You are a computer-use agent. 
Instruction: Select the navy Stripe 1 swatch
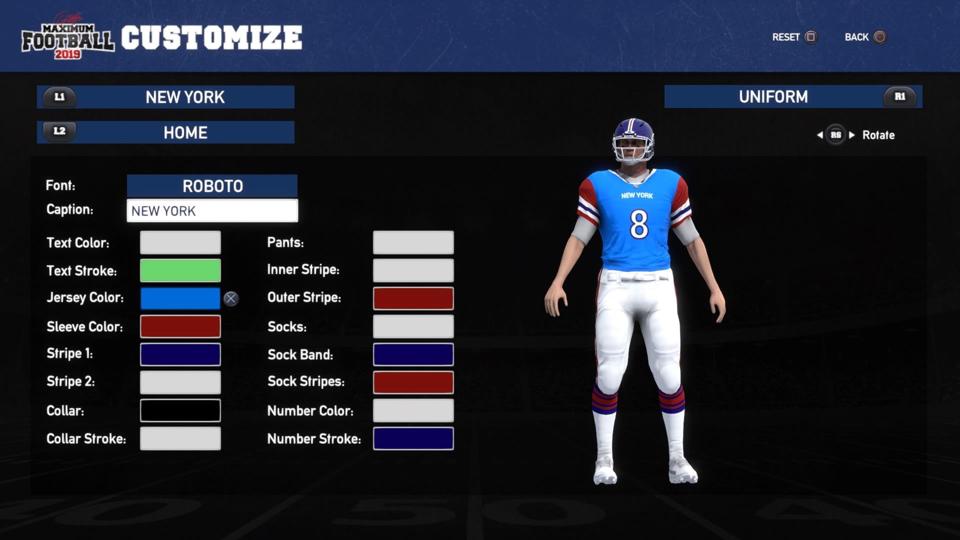point(180,354)
